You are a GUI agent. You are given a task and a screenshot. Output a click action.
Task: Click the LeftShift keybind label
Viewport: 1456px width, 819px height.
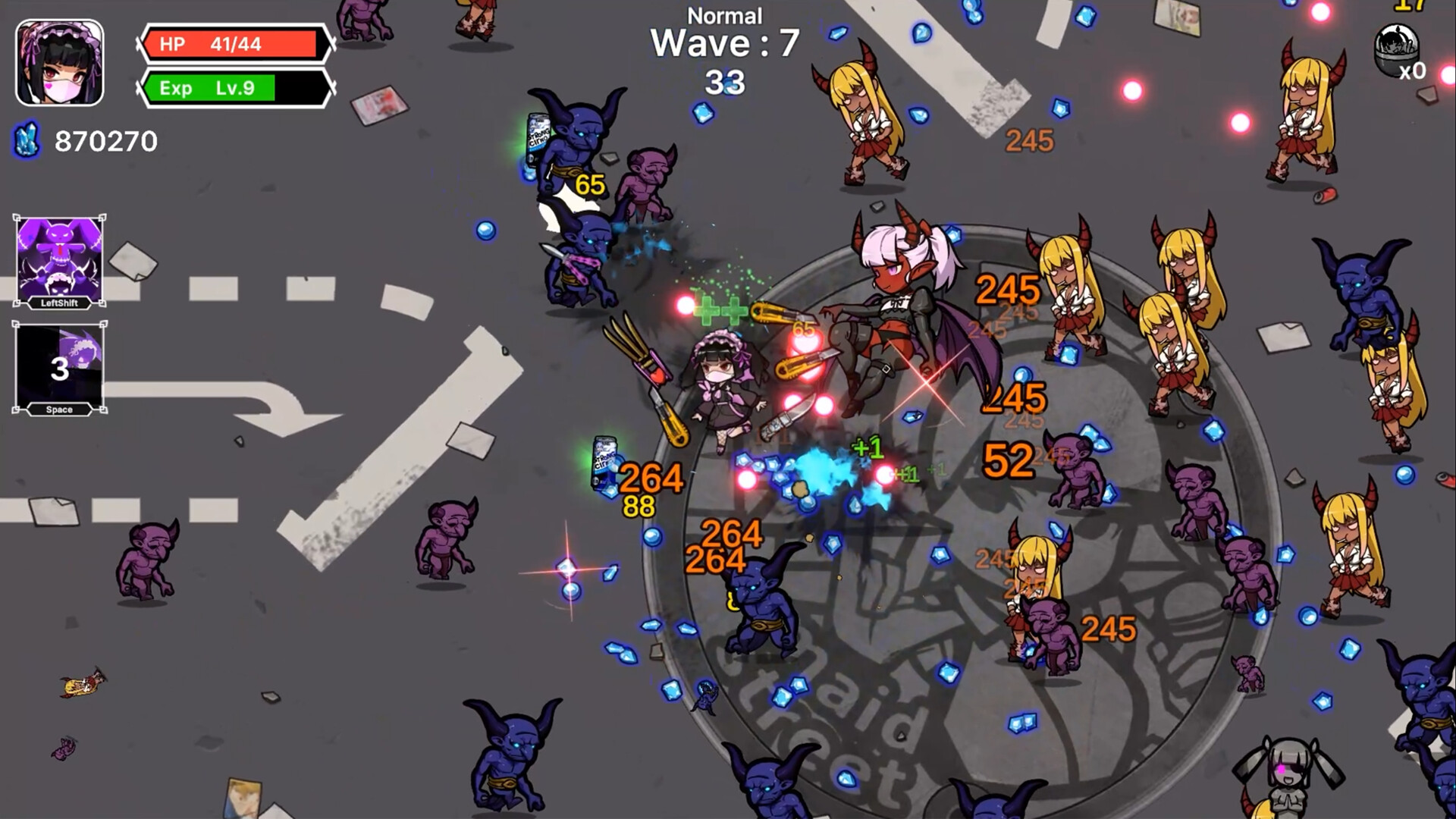(x=61, y=303)
